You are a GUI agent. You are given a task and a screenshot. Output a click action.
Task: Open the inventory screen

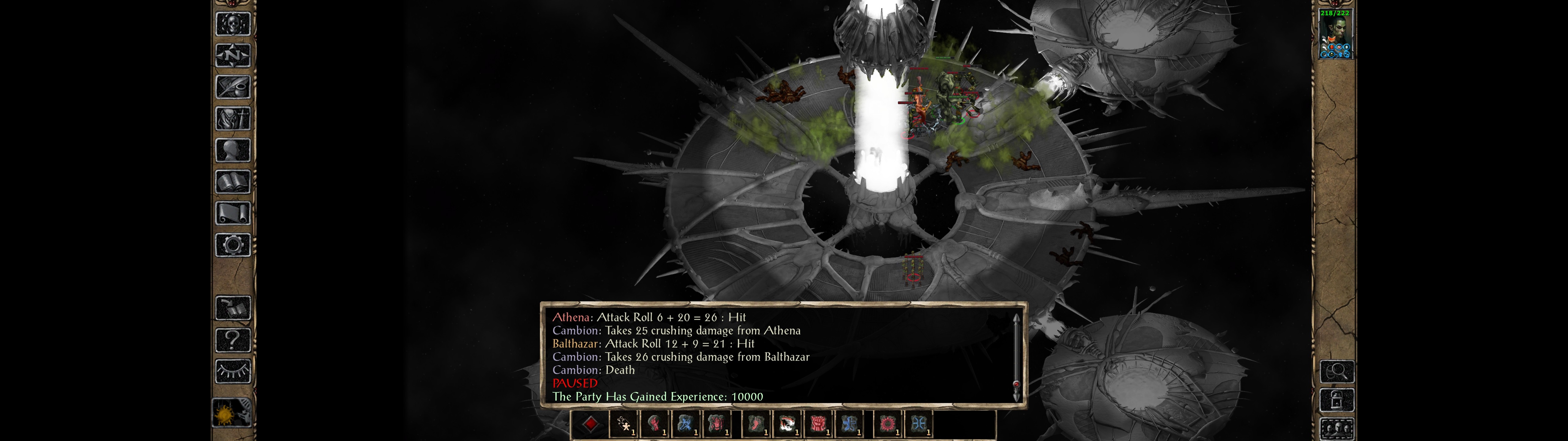click(x=232, y=119)
